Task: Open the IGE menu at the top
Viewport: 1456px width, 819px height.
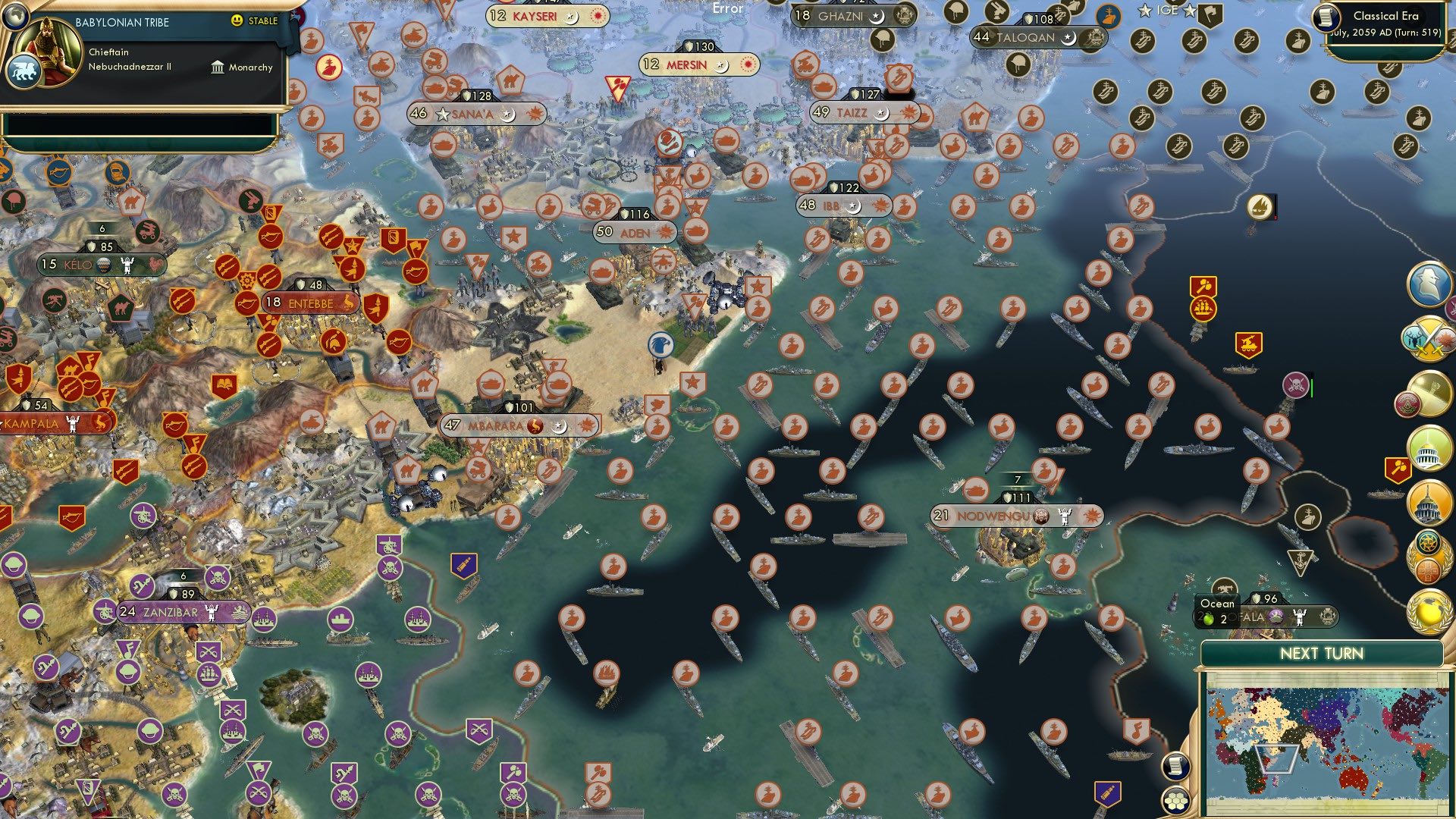Action: (1168, 8)
